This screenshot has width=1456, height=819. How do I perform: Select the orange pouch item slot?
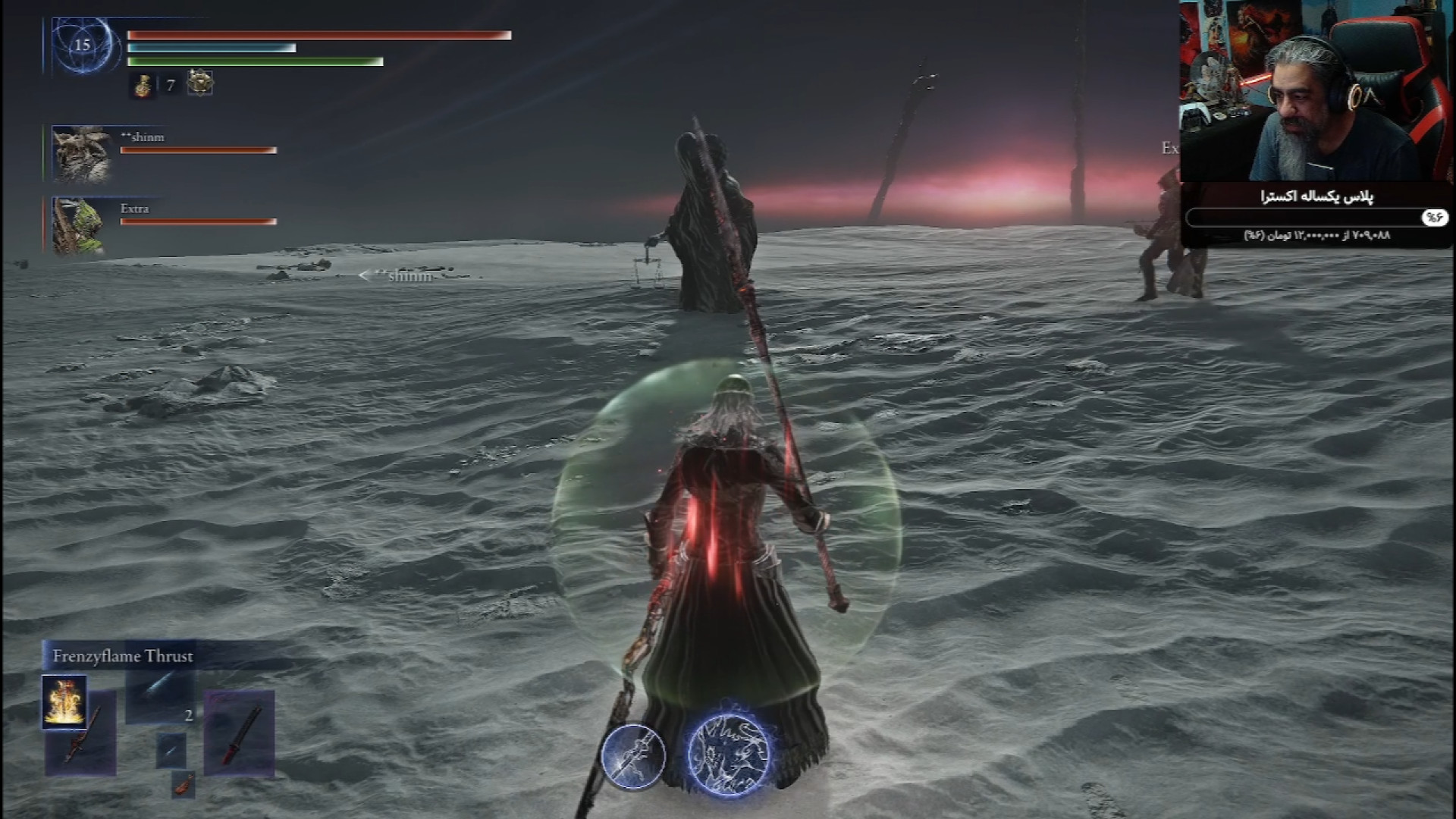coord(183,786)
